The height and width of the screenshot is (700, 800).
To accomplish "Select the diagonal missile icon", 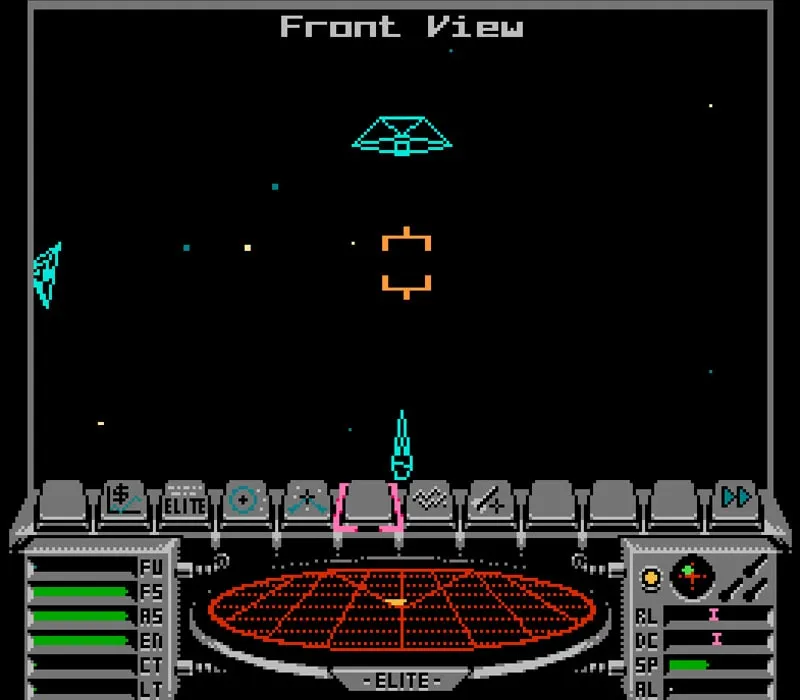I will (x=491, y=500).
